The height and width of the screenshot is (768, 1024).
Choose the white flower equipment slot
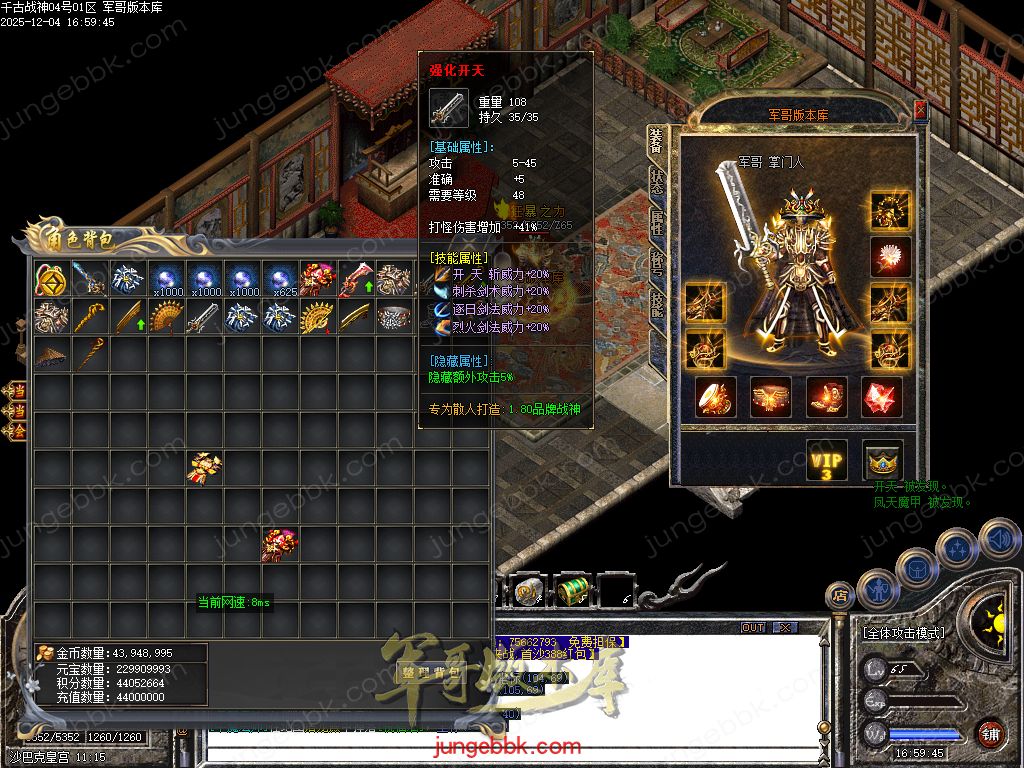point(888,257)
